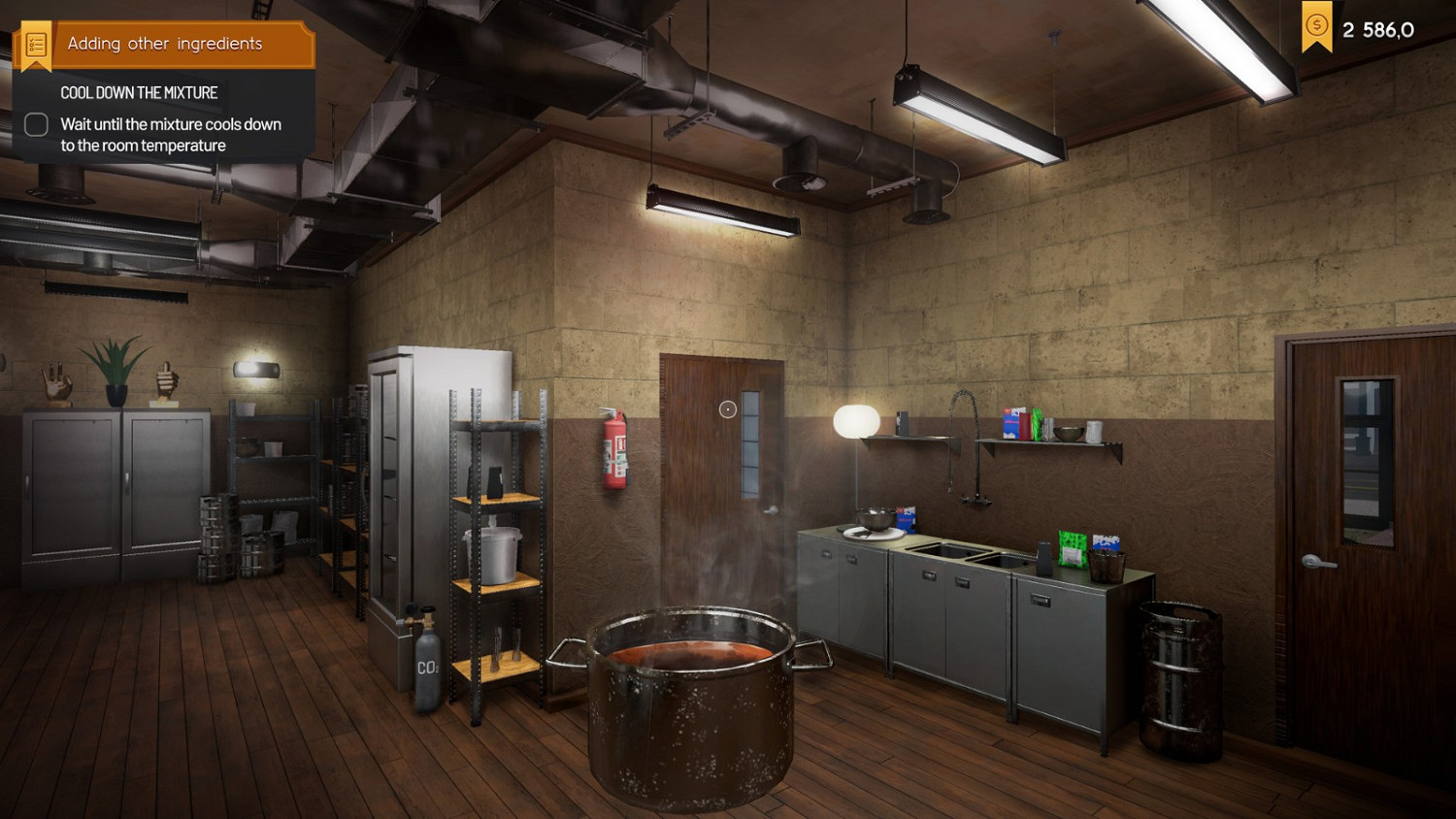The image size is (1456, 819).
Task: Select the white interaction dot on the door
Action: pyautogui.click(x=728, y=409)
